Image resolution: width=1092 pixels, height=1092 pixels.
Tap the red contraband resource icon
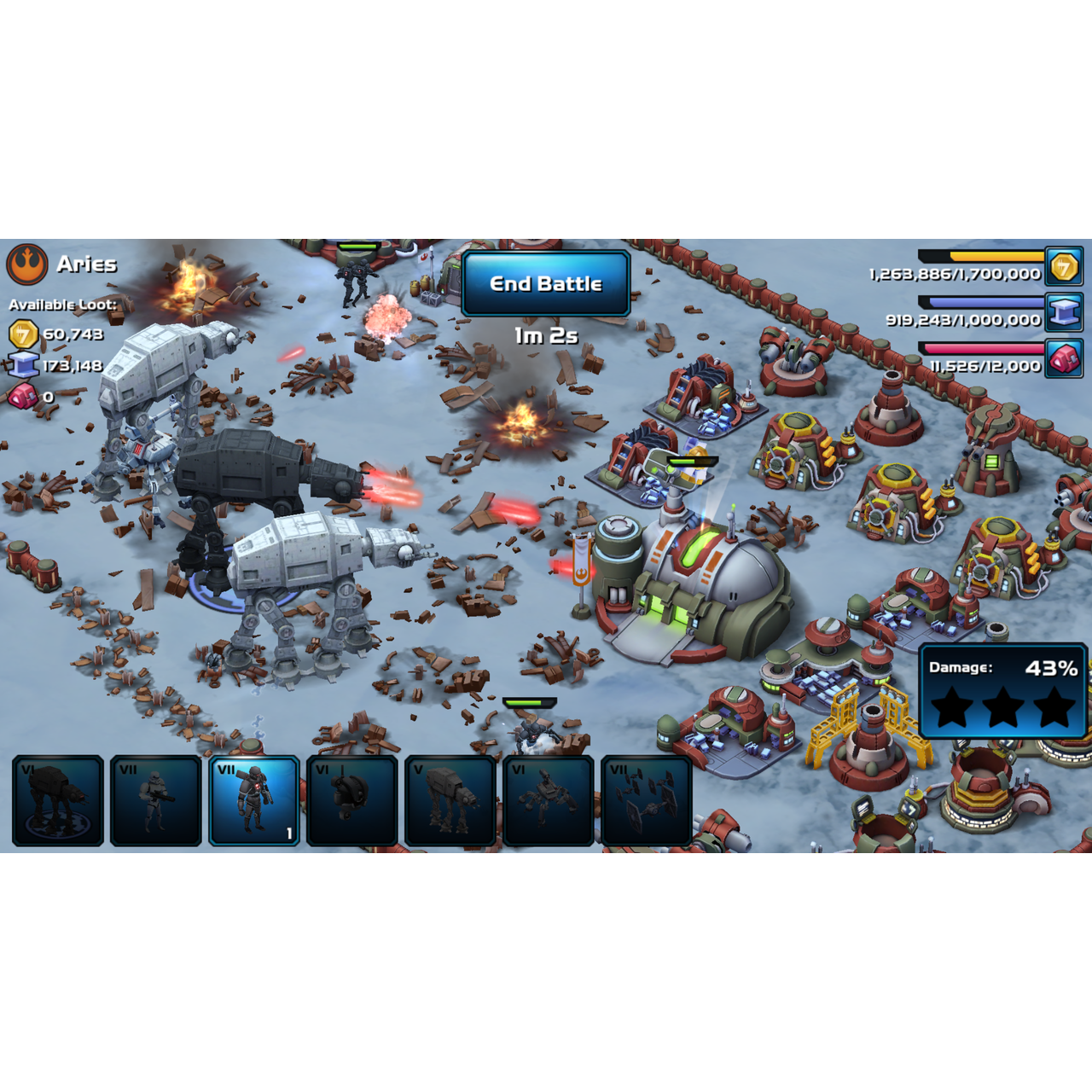(1064, 359)
